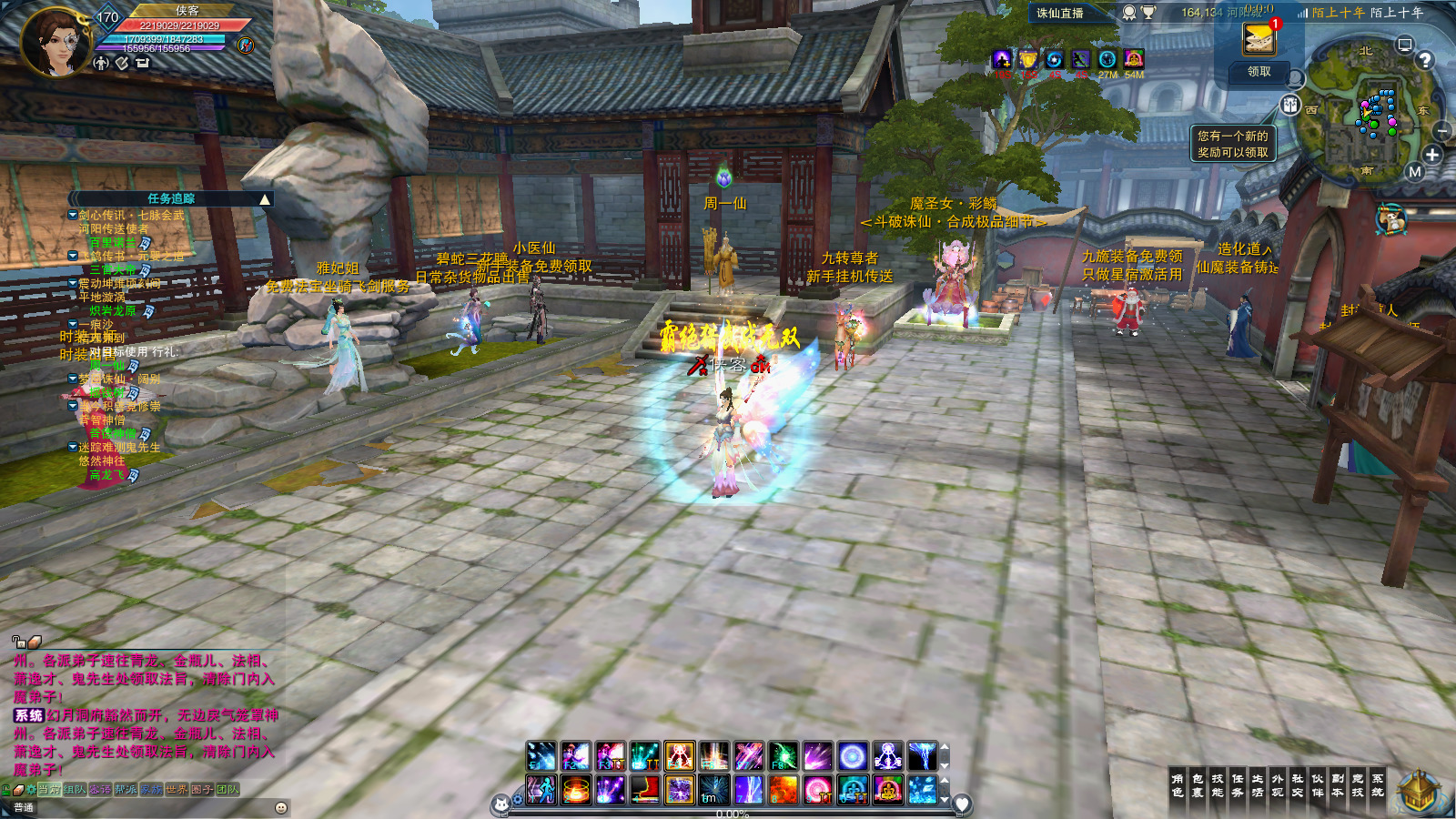Viewport: 1456px width, 819px height.
Task: Zoom in the minimap with plus button
Action: [x=1432, y=155]
